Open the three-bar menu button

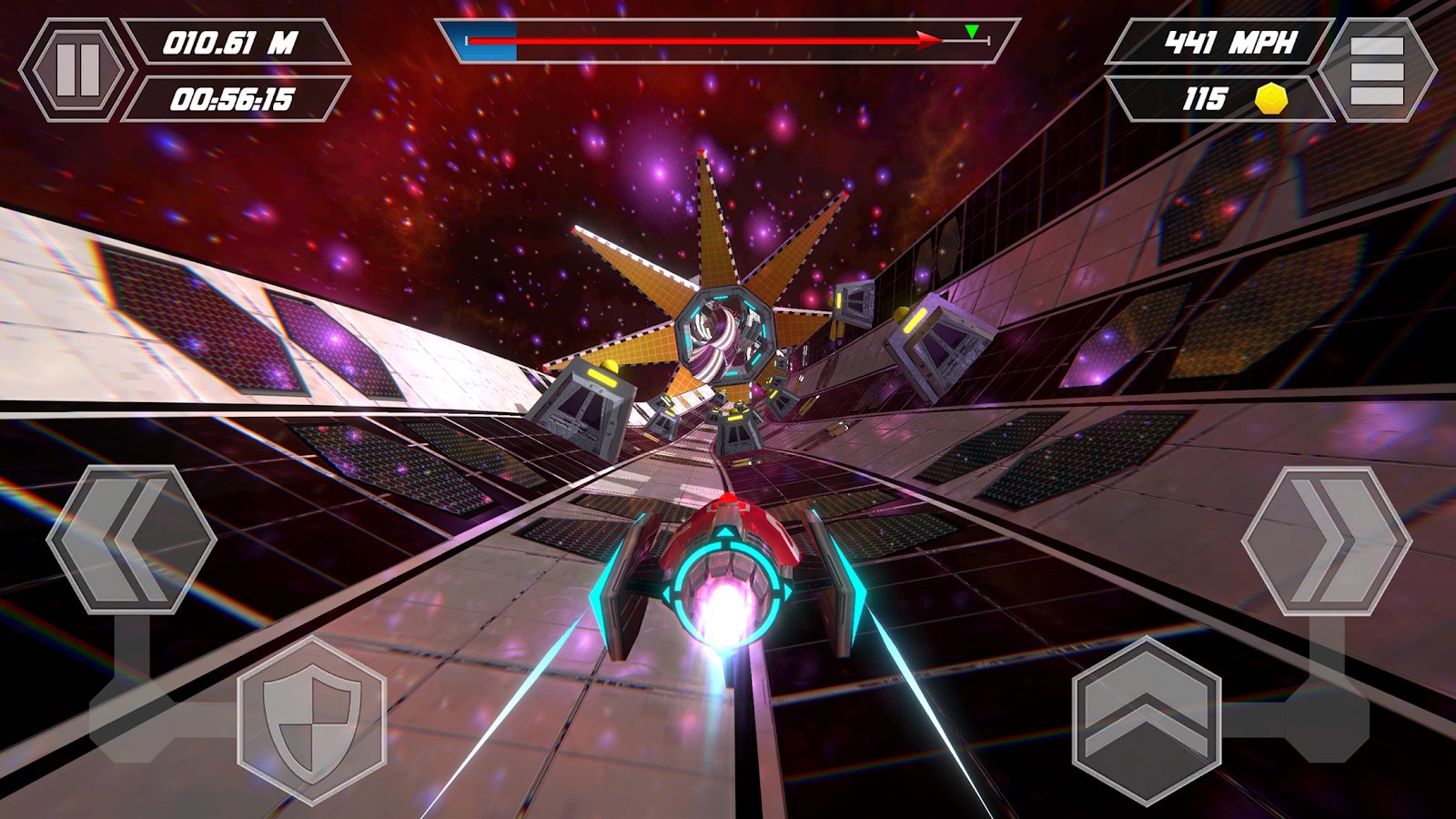pyautogui.click(x=1377, y=70)
